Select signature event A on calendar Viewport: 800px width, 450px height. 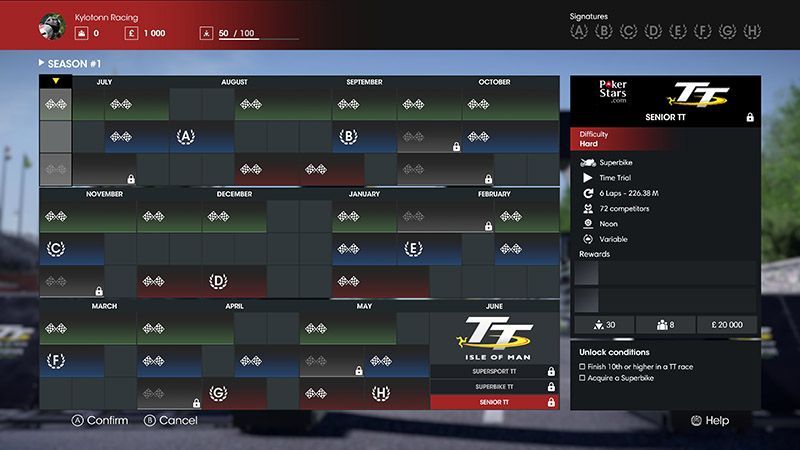tap(185, 136)
